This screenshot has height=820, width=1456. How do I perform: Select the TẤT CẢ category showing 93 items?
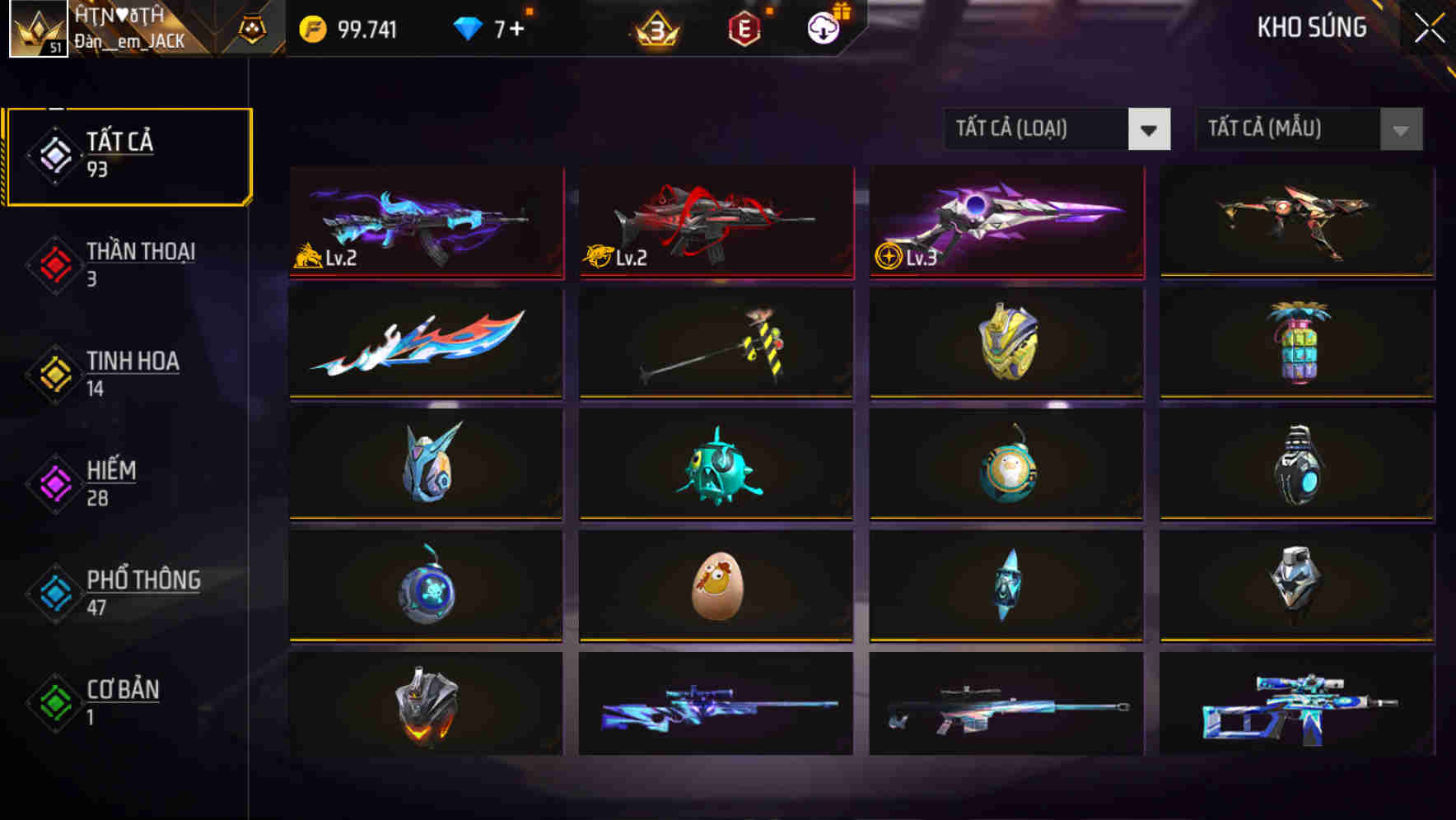tap(128, 155)
